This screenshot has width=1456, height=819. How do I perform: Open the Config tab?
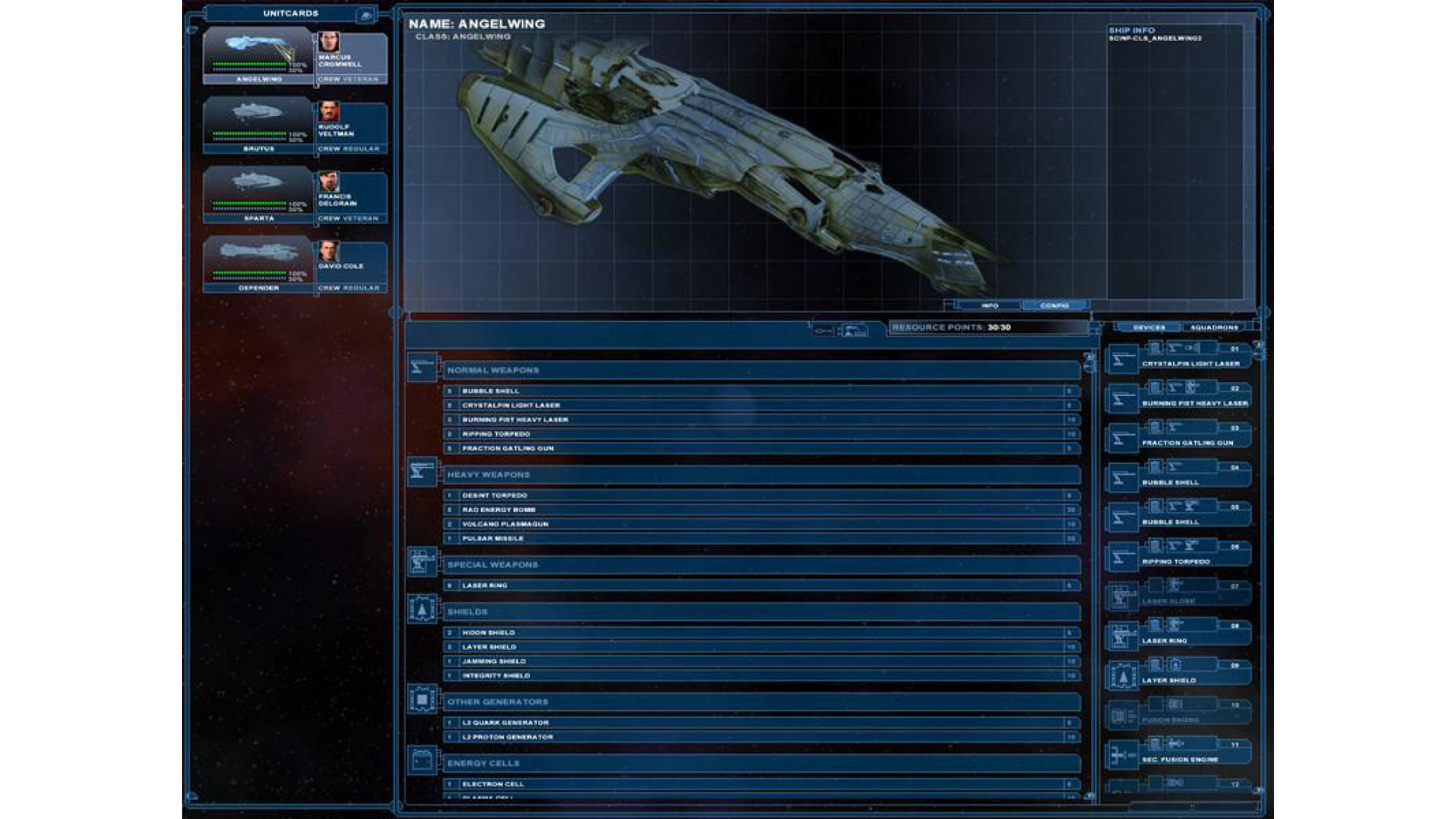[x=1054, y=306]
